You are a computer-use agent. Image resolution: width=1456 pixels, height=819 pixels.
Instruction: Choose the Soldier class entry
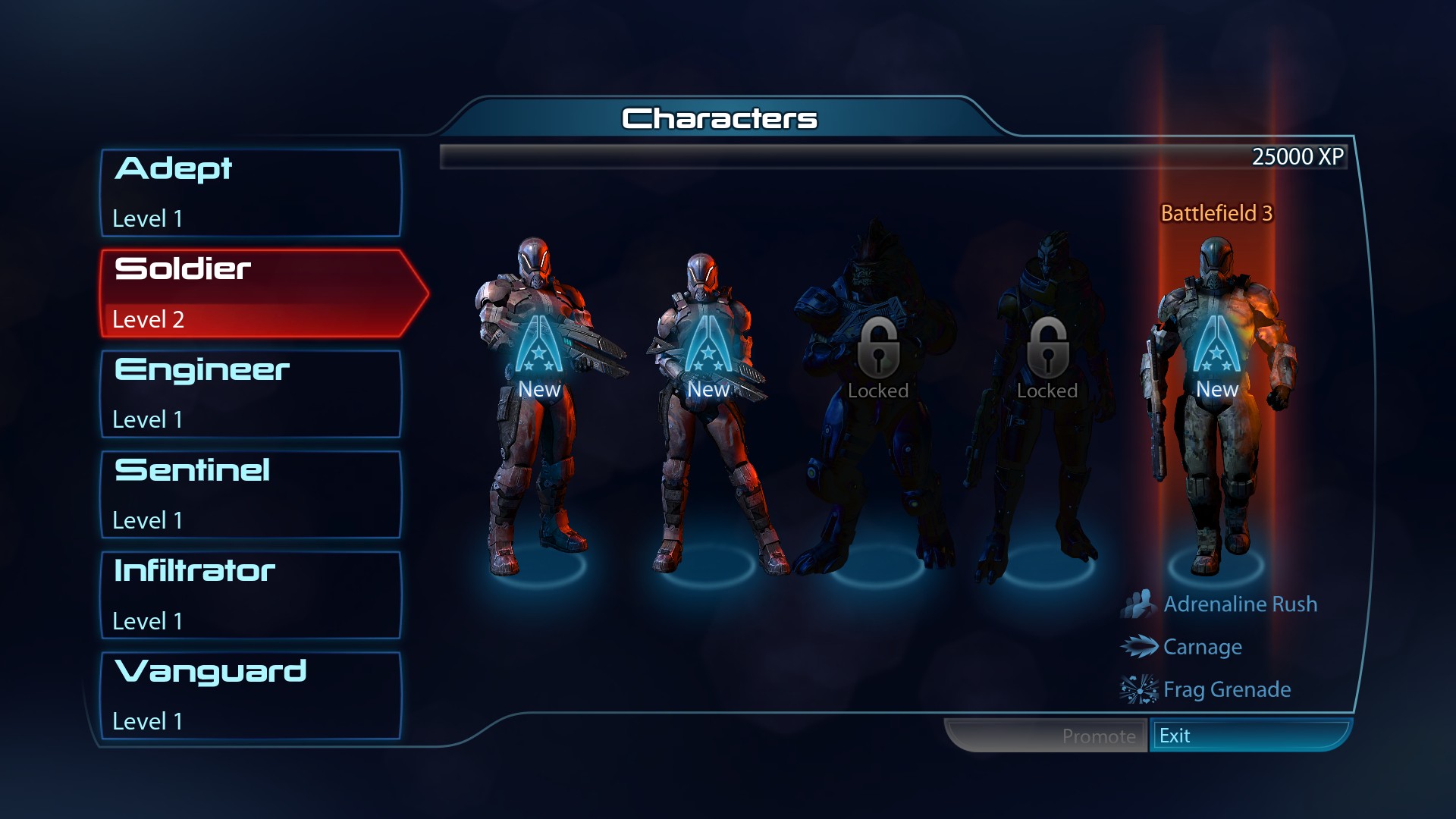coord(250,293)
